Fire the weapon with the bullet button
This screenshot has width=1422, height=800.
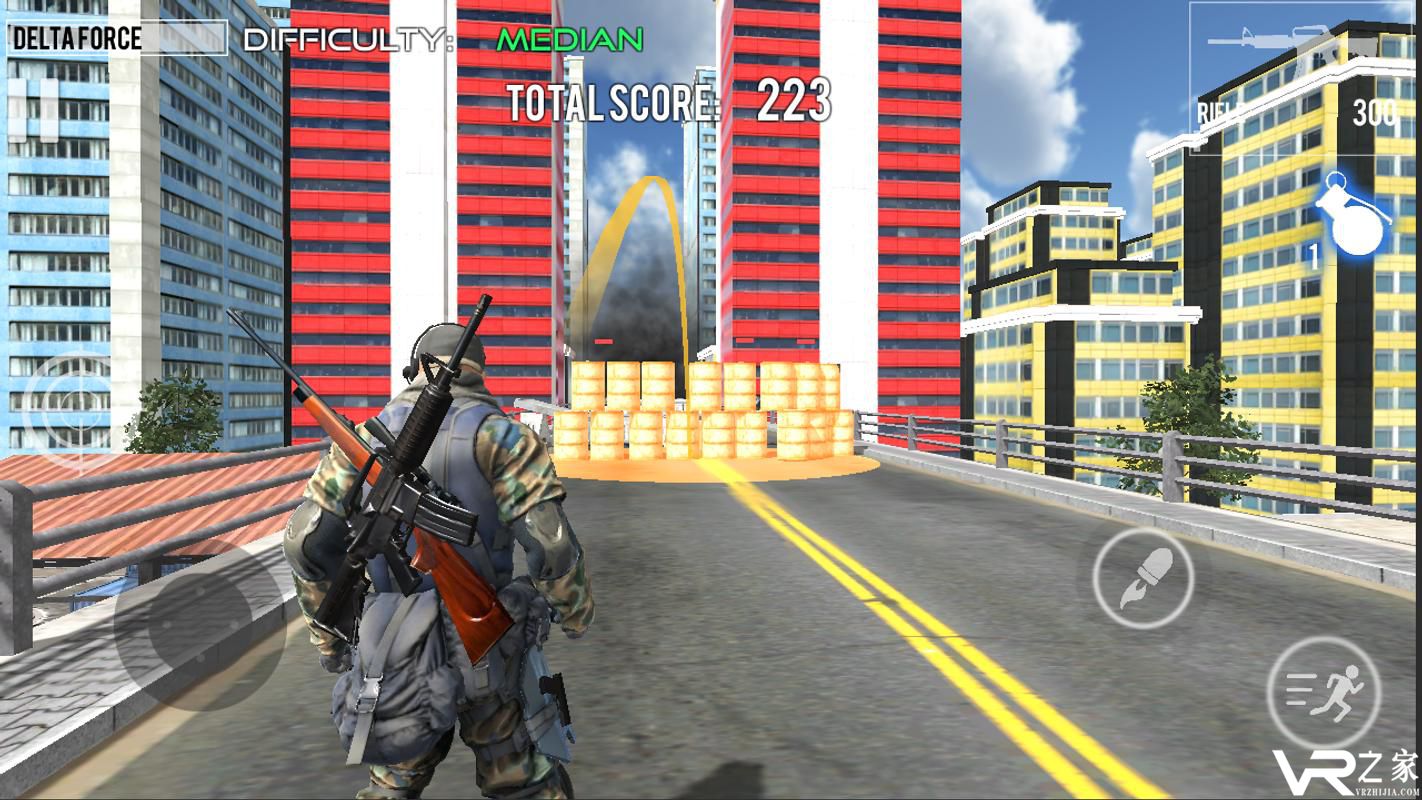pos(1143,577)
